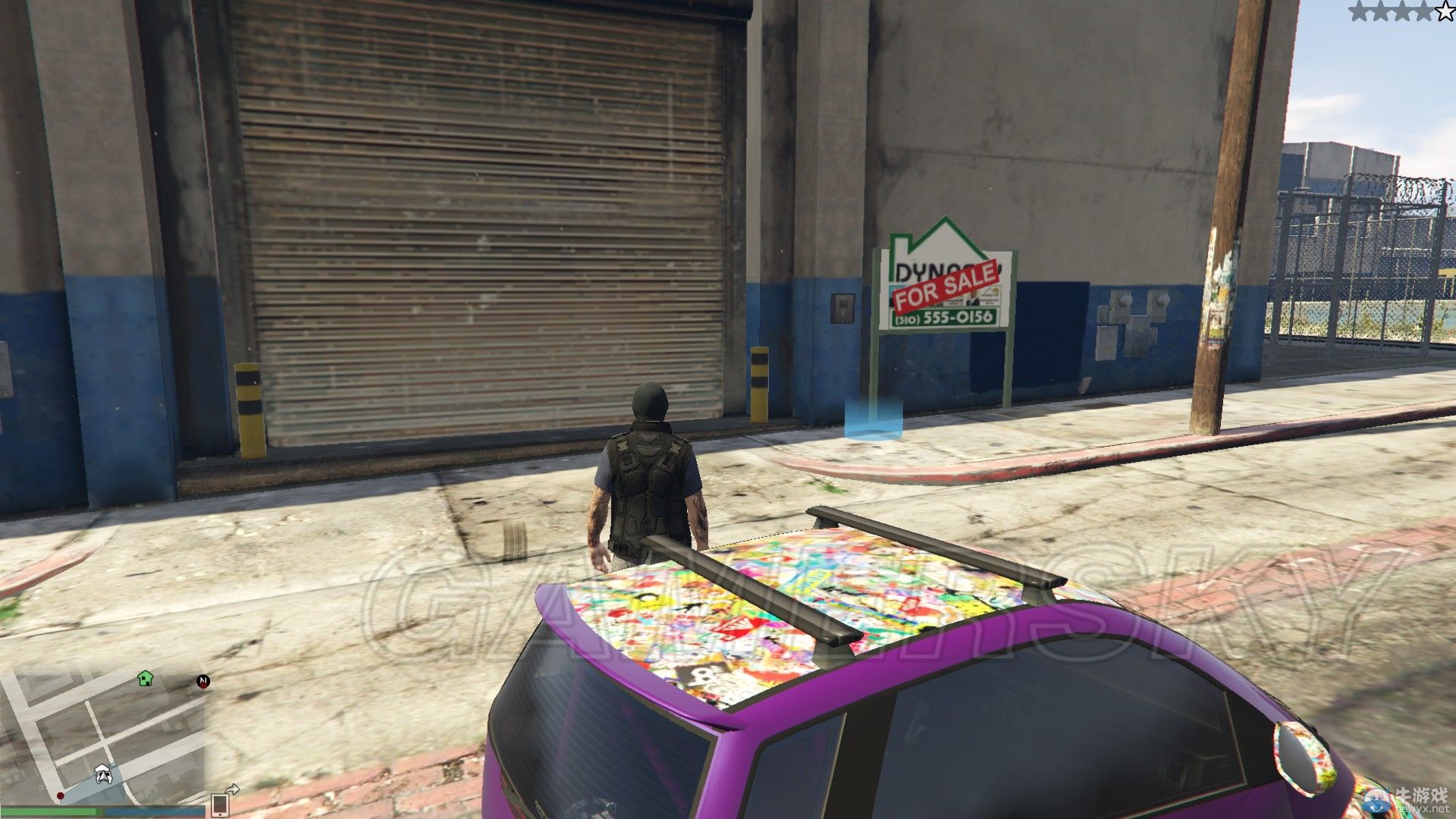Screen dimensions: 1456x819
Task: Click the first filled wanted star
Action: [1360, 11]
